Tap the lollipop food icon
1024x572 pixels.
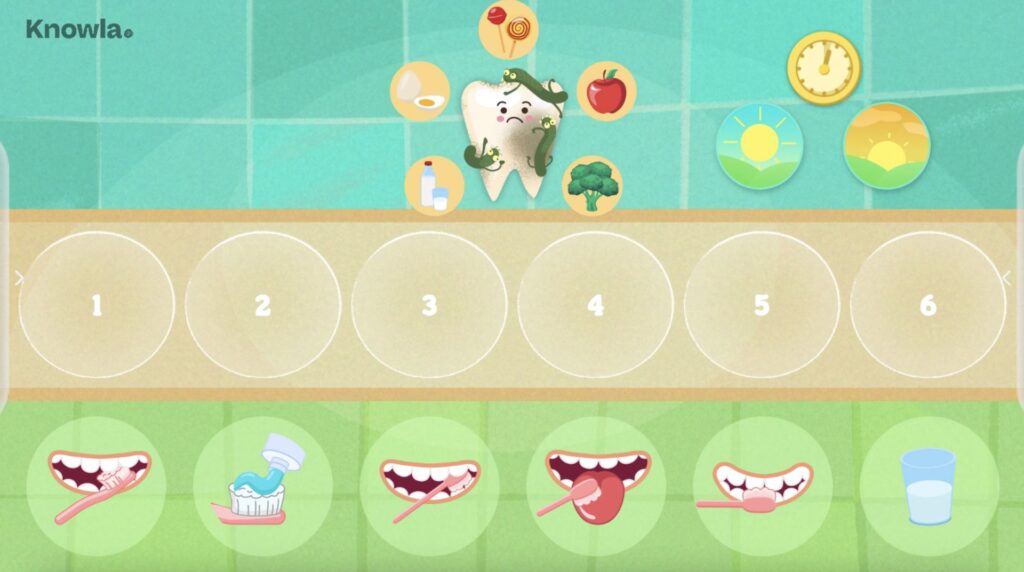tap(508, 29)
